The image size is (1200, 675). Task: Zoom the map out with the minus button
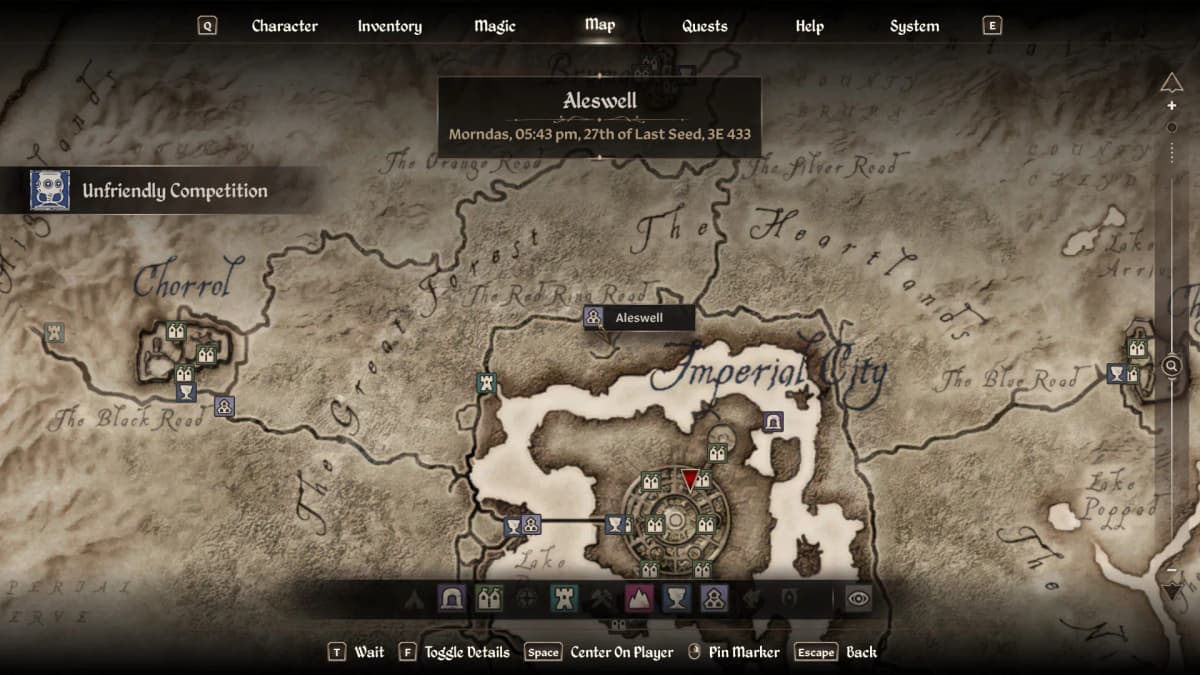(x=1172, y=569)
